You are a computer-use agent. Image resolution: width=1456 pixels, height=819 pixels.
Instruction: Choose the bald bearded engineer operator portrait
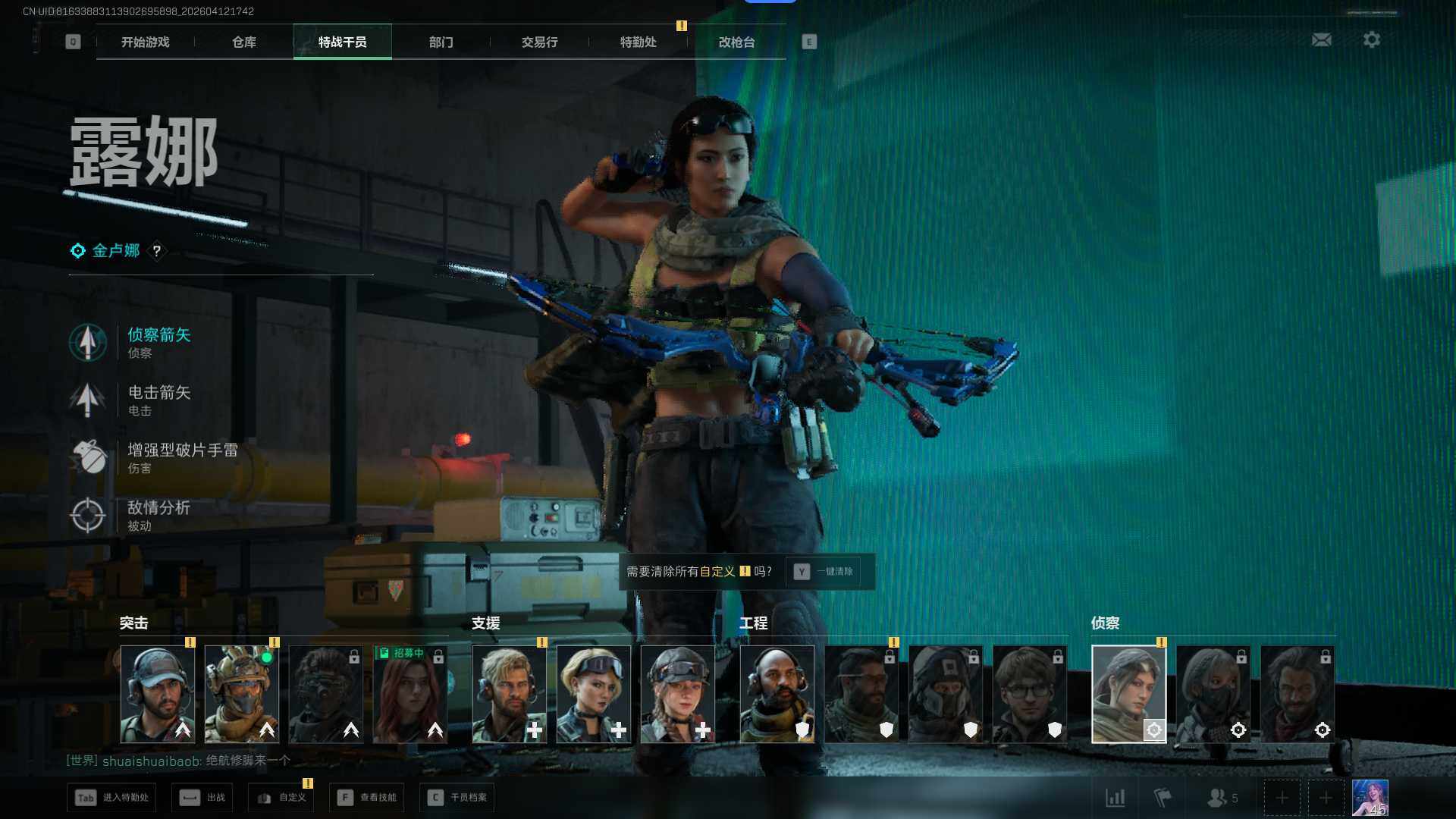click(x=777, y=694)
